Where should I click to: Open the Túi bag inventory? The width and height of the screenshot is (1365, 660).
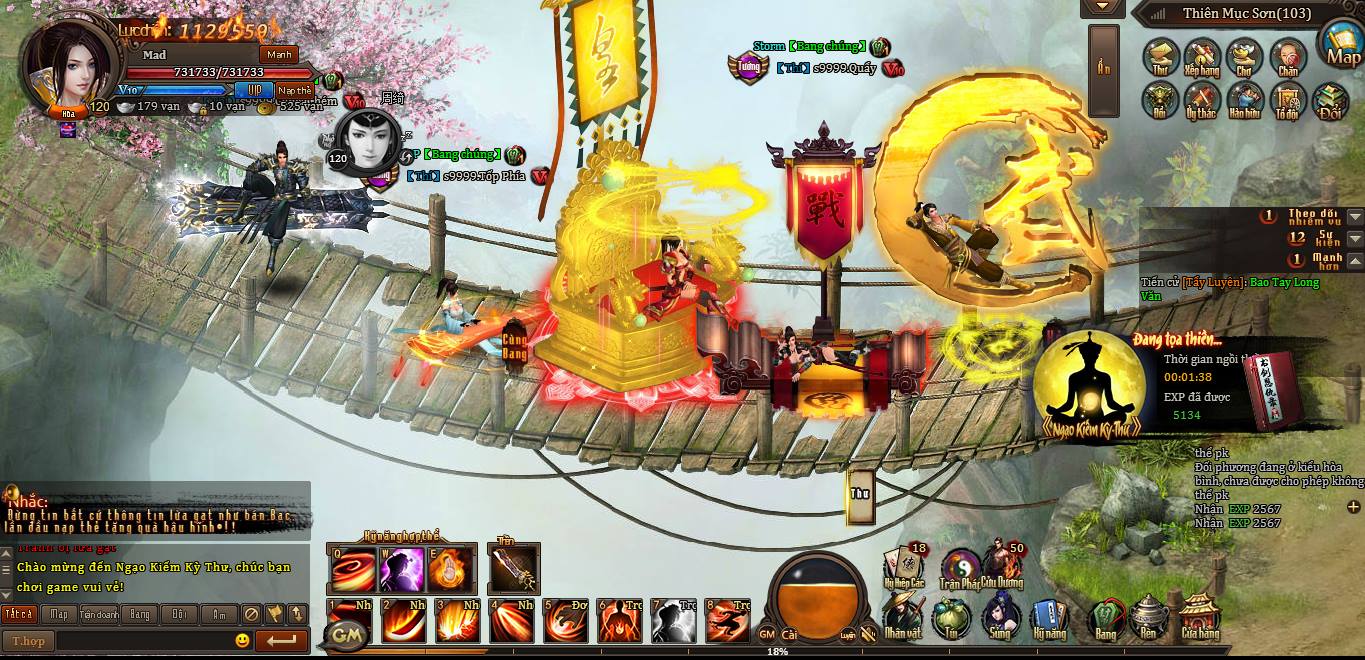tap(951, 618)
